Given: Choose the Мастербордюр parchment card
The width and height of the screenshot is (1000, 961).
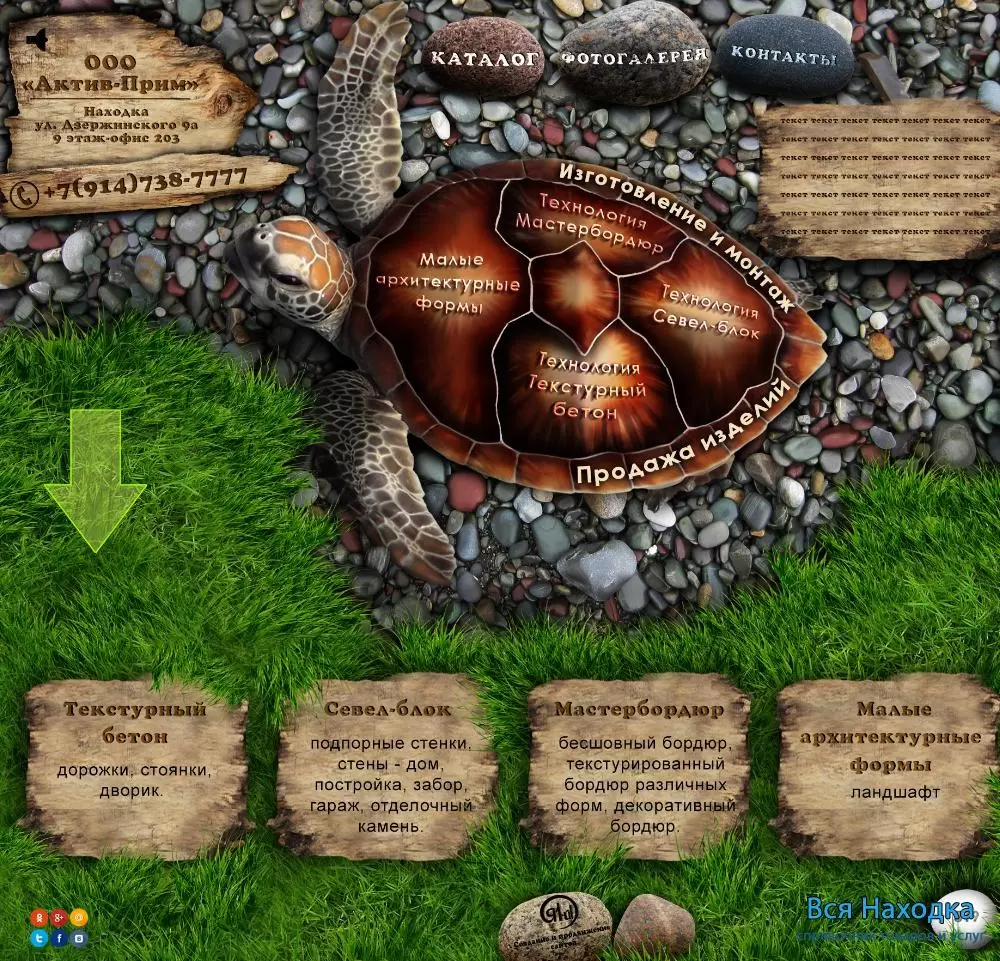Looking at the screenshot, I should (638, 766).
